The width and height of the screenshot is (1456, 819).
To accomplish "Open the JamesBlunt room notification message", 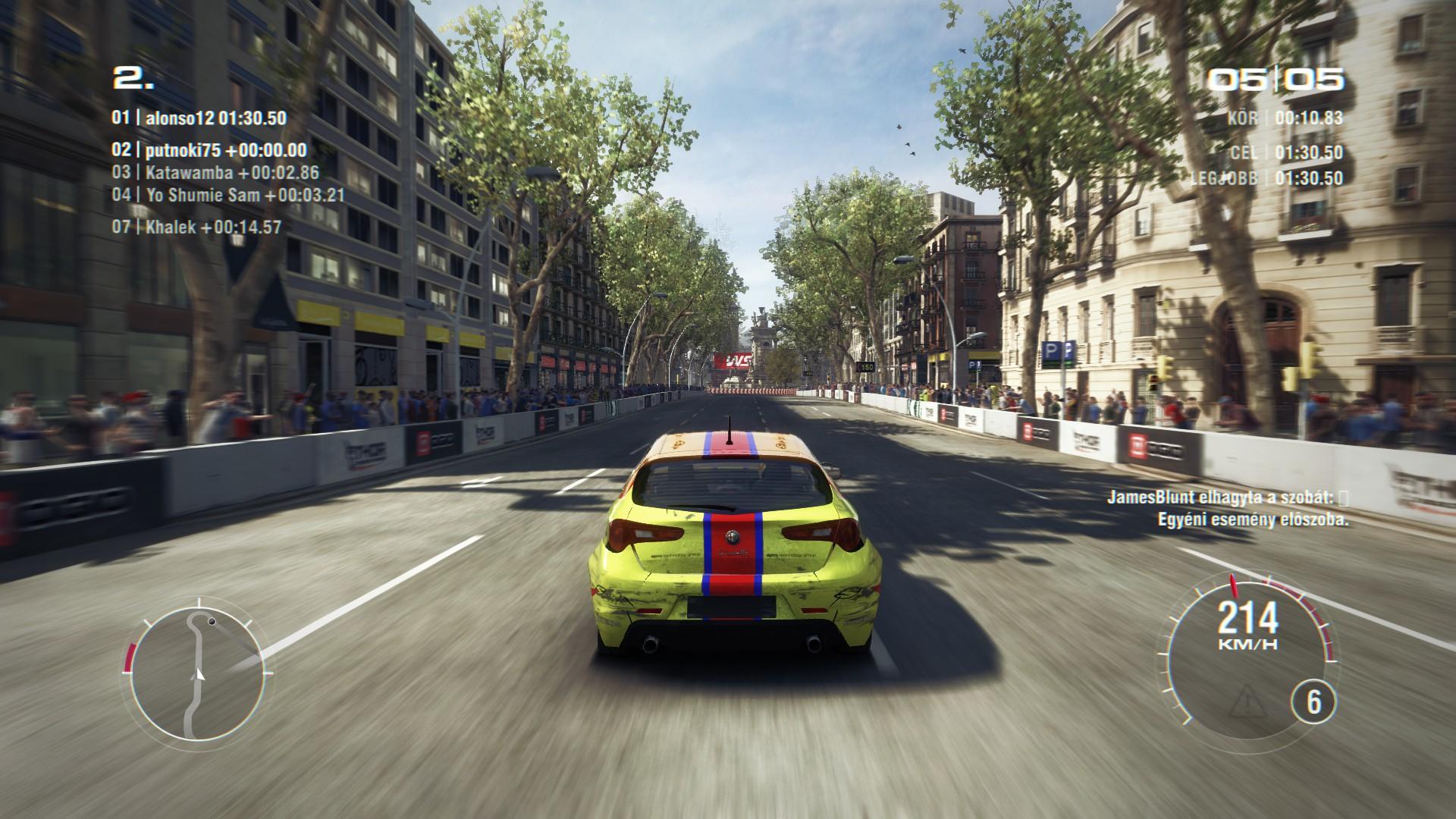I will 1227,509.
